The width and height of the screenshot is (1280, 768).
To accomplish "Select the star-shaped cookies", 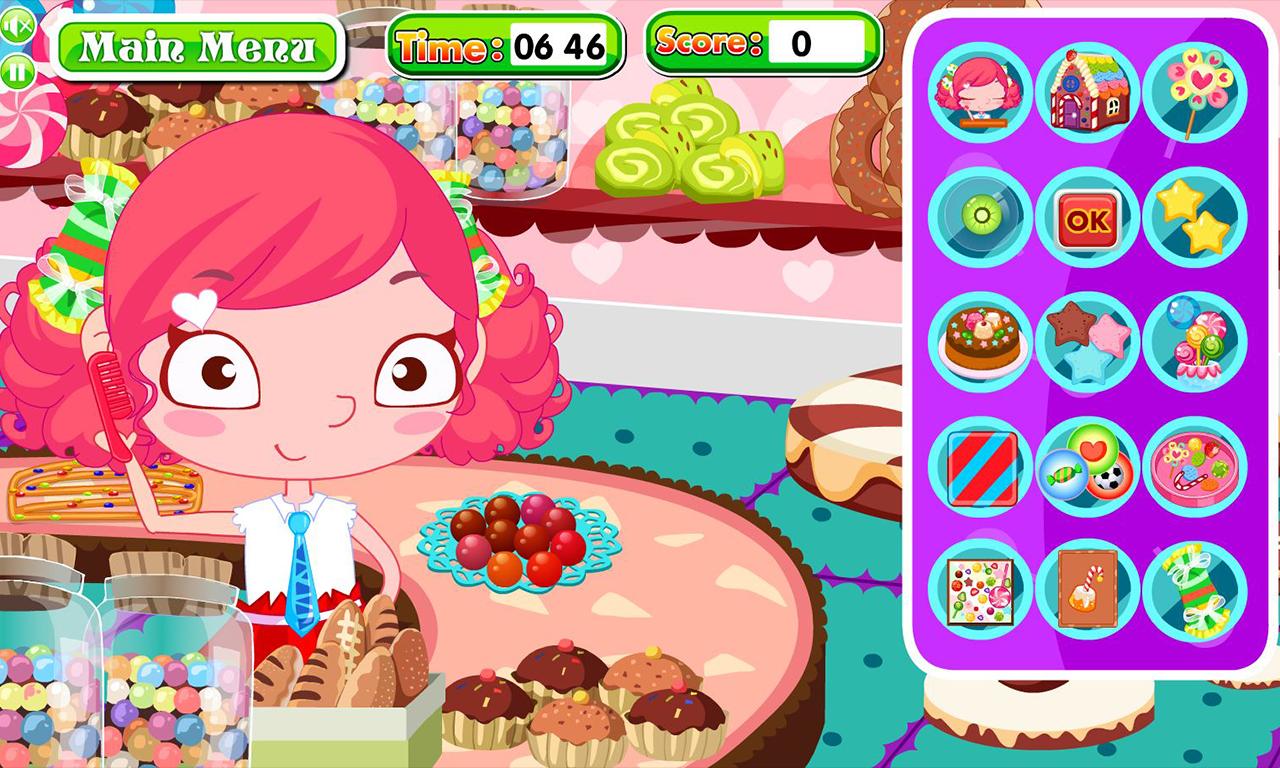I will [1088, 342].
